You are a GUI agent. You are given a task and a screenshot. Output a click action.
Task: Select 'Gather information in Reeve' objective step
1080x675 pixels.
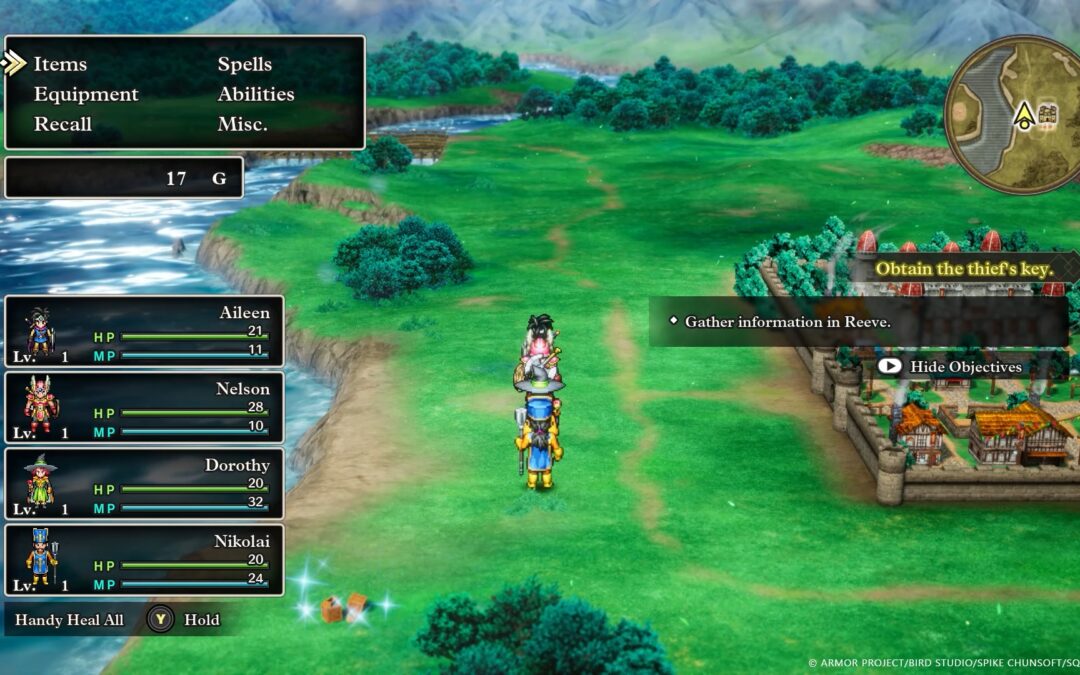[787, 322]
